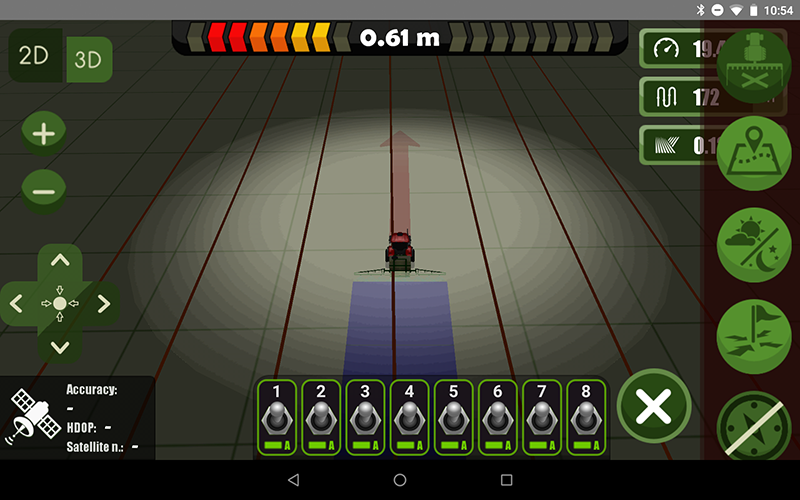Toggle boom section switch 8
Viewport: 800px width, 500px height.
coord(585,417)
